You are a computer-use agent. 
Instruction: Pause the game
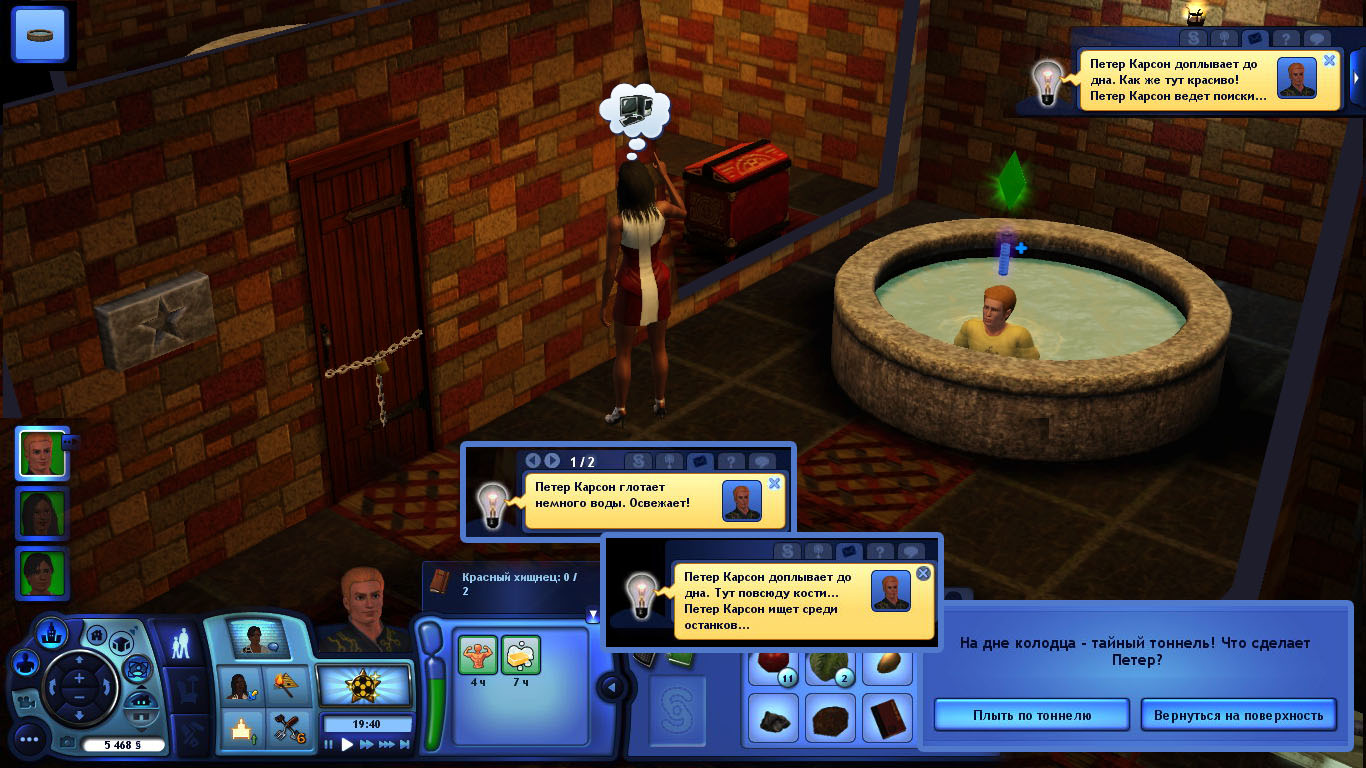point(329,745)
